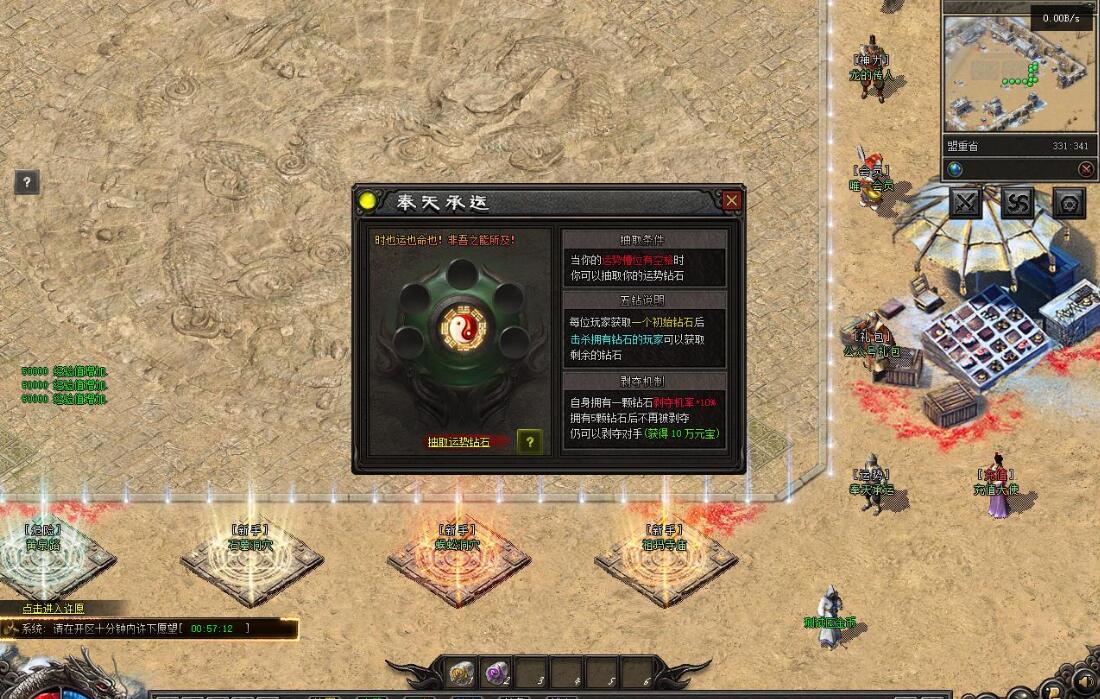Open the question mark help in dialog
Screen dimensions: 1100x699
coord(530,442)
